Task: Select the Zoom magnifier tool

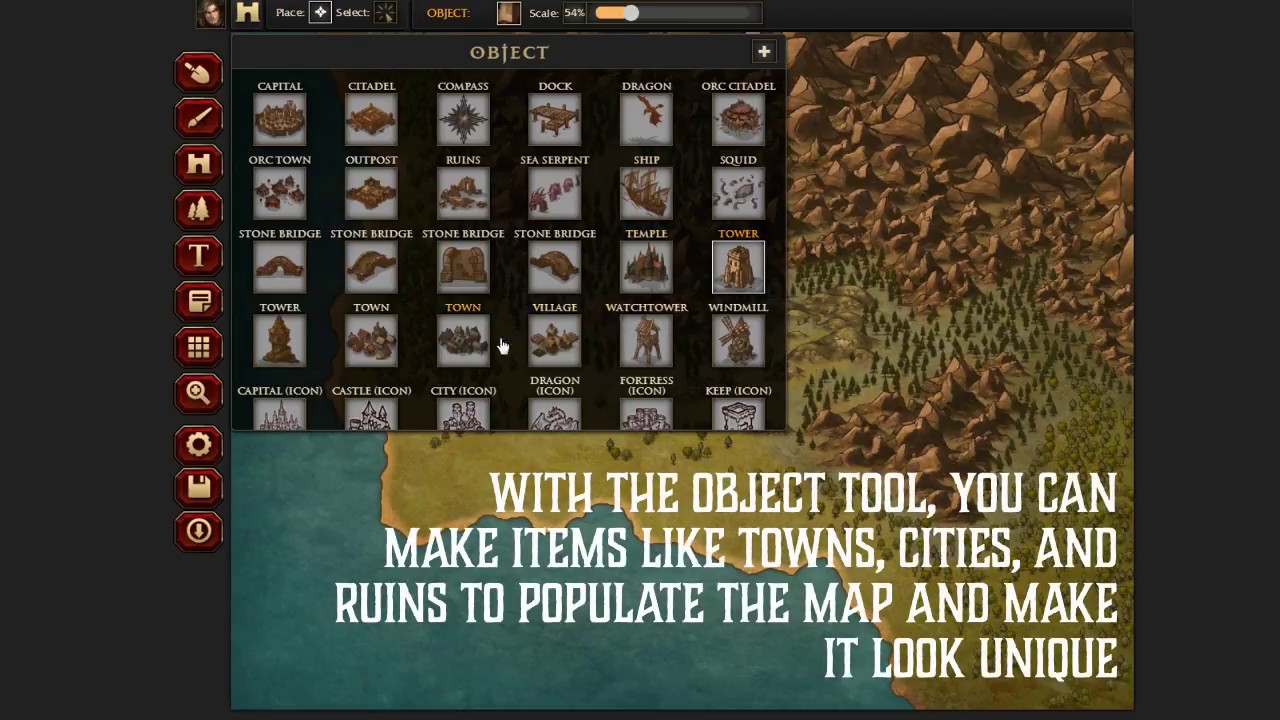Action: [x=198, y=392]
